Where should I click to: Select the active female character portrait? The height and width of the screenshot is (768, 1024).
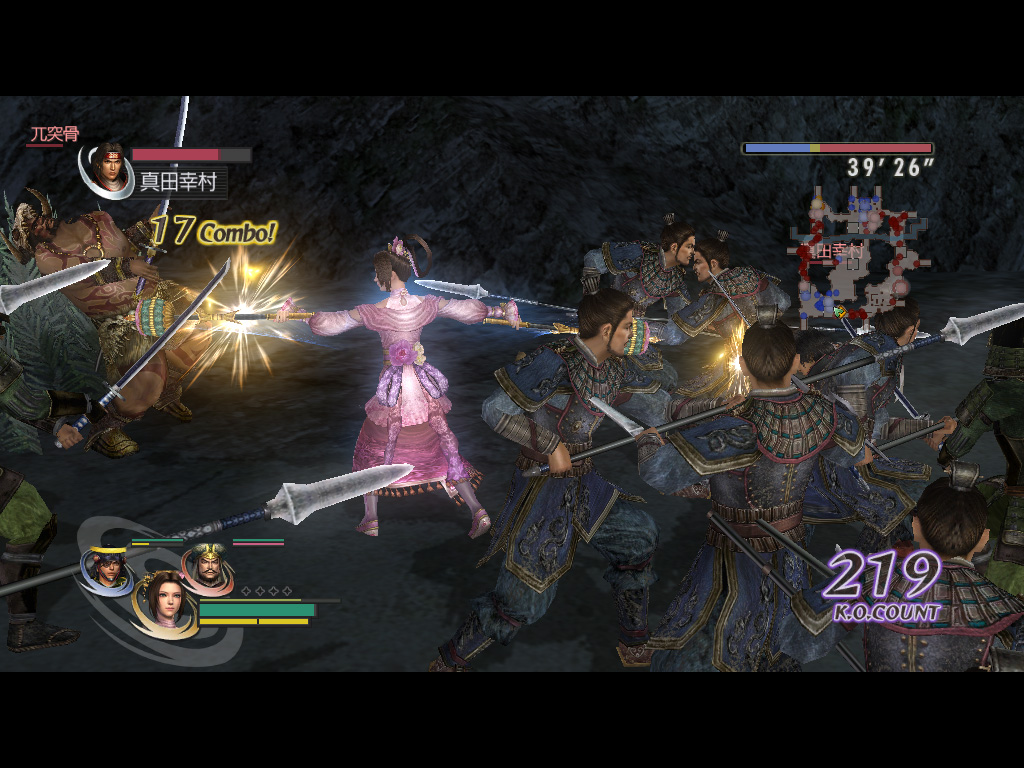163,601
